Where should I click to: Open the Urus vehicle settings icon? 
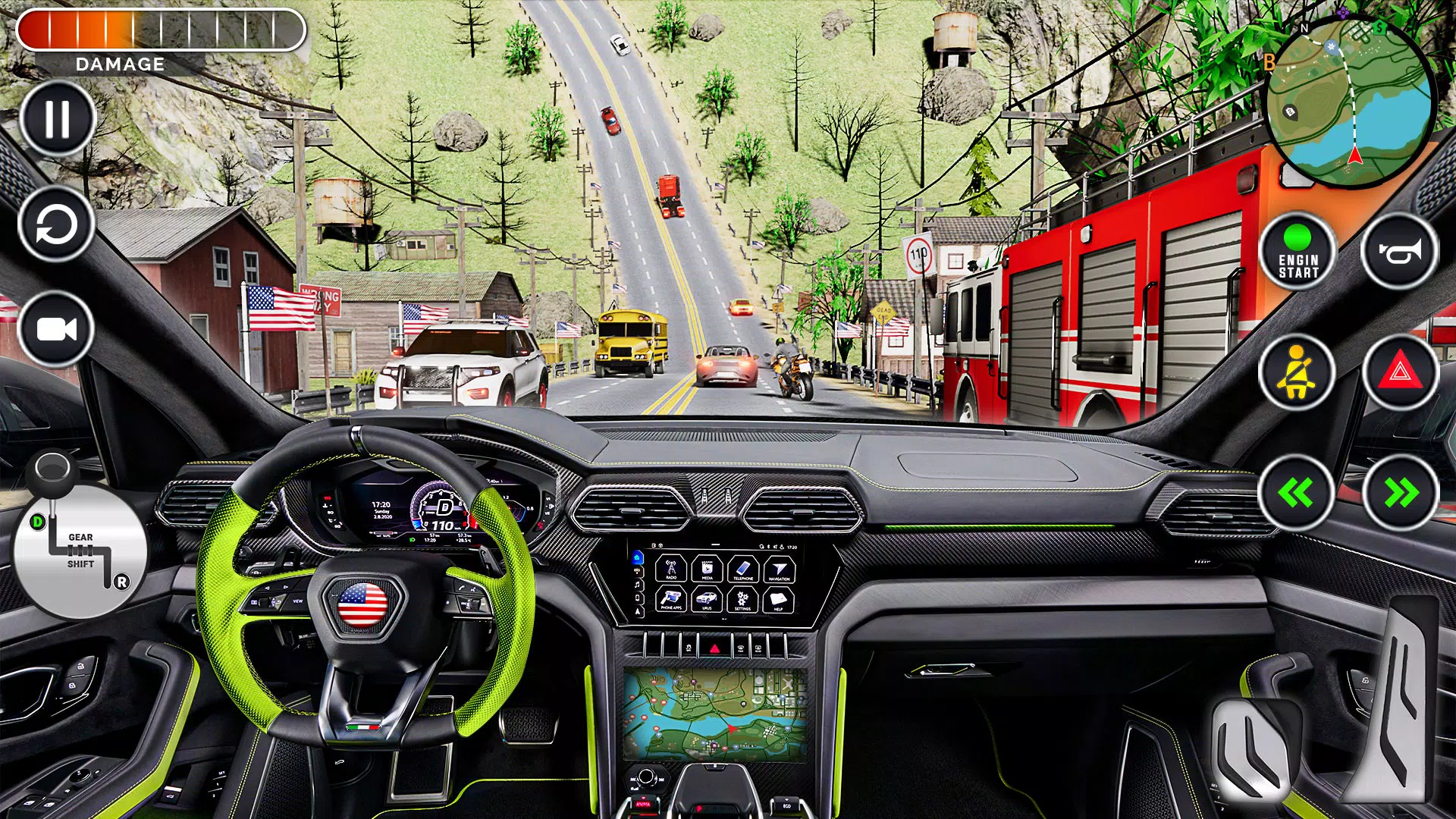[708, 600]
